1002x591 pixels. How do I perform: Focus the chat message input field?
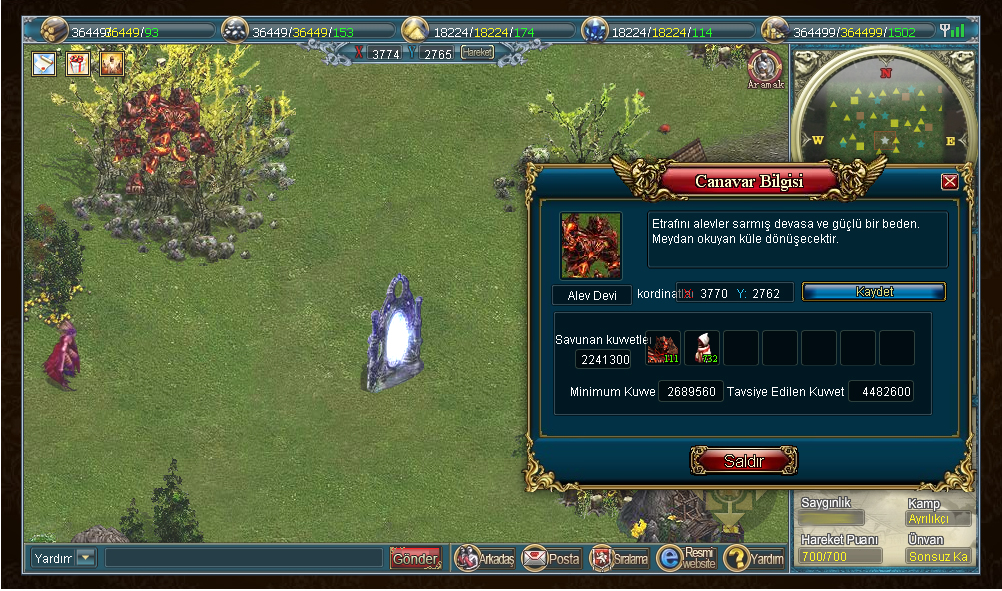[244, 558]
